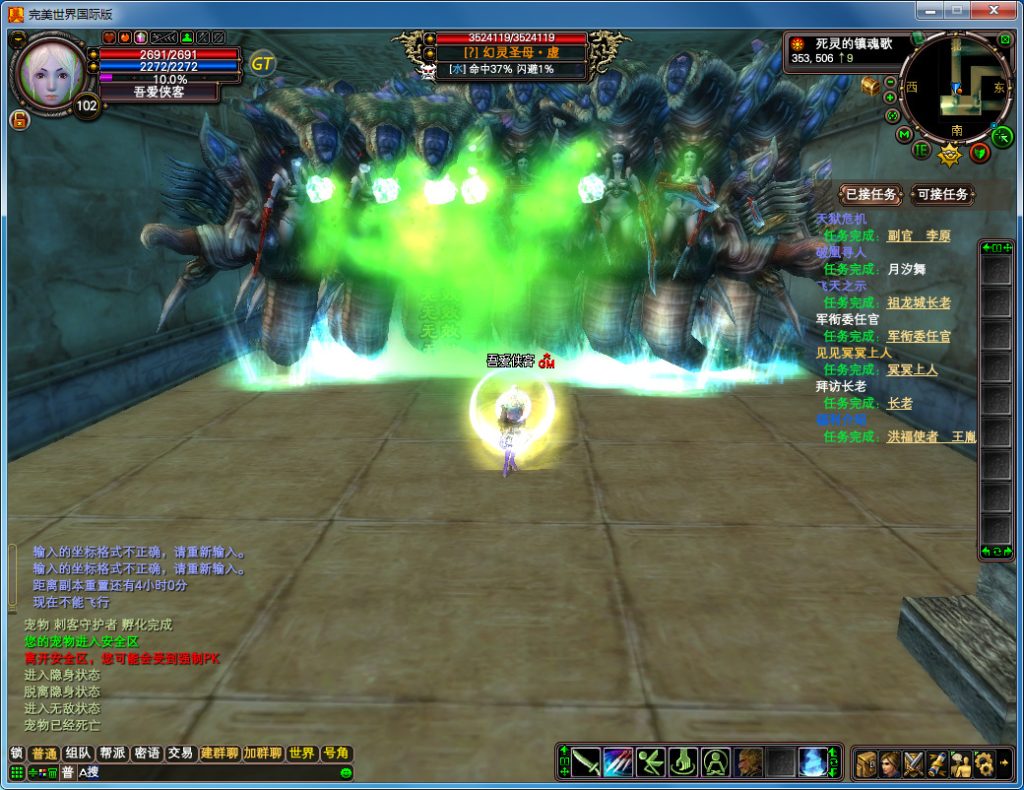Switch to the 已接任务 quest tab

click(868, 194)
